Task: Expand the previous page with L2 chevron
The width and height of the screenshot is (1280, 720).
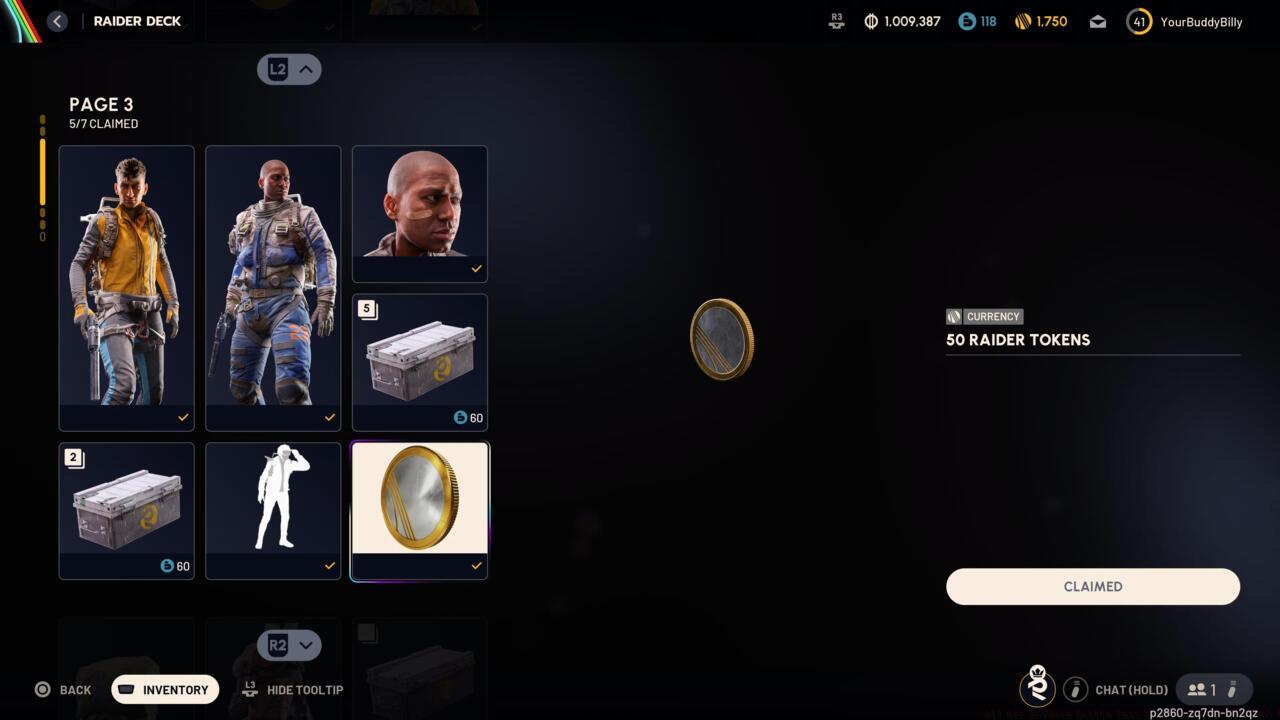Action: (289, 69)
